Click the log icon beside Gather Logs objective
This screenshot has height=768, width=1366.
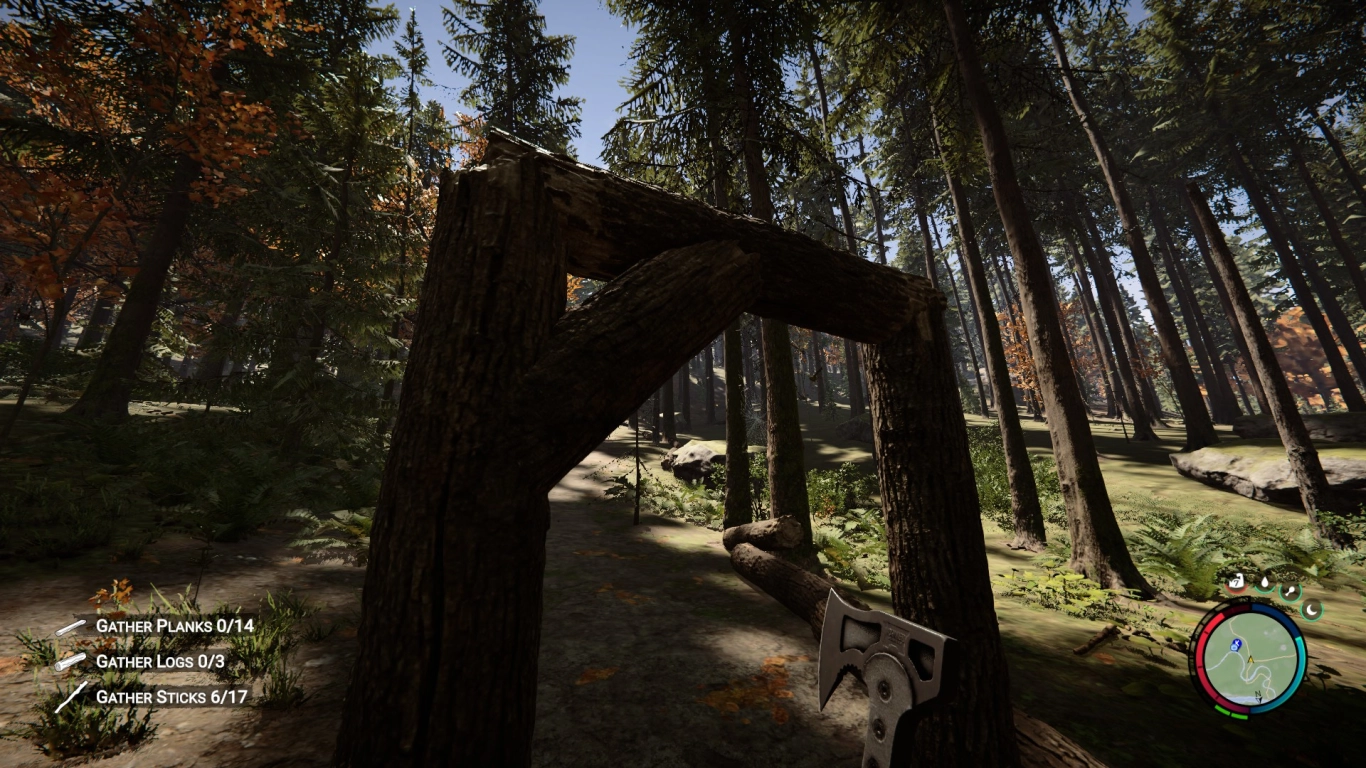(x=68, y=660)
